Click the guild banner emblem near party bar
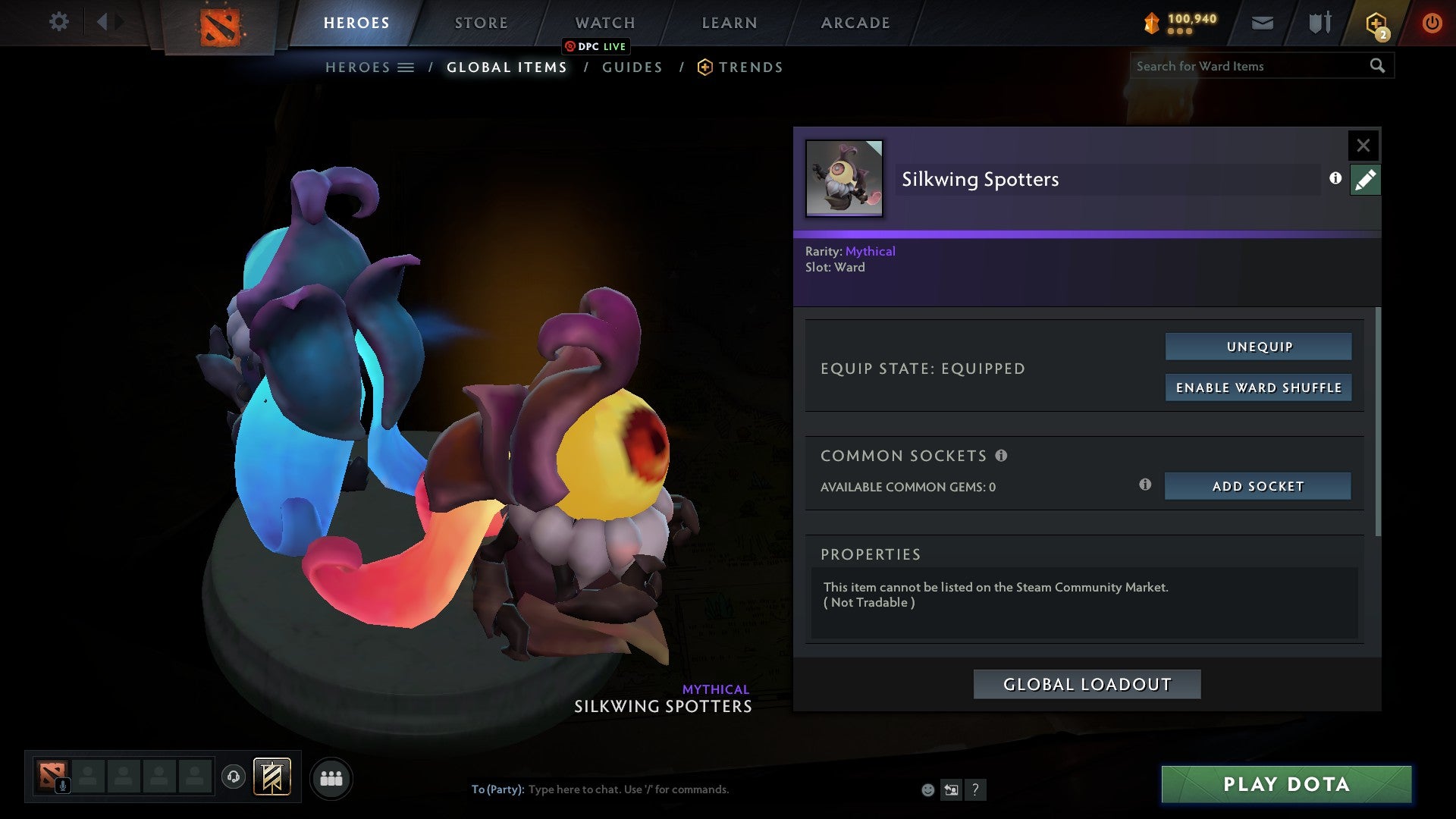This screenshot has height=819, width=1456. click(x=272, y=777)
